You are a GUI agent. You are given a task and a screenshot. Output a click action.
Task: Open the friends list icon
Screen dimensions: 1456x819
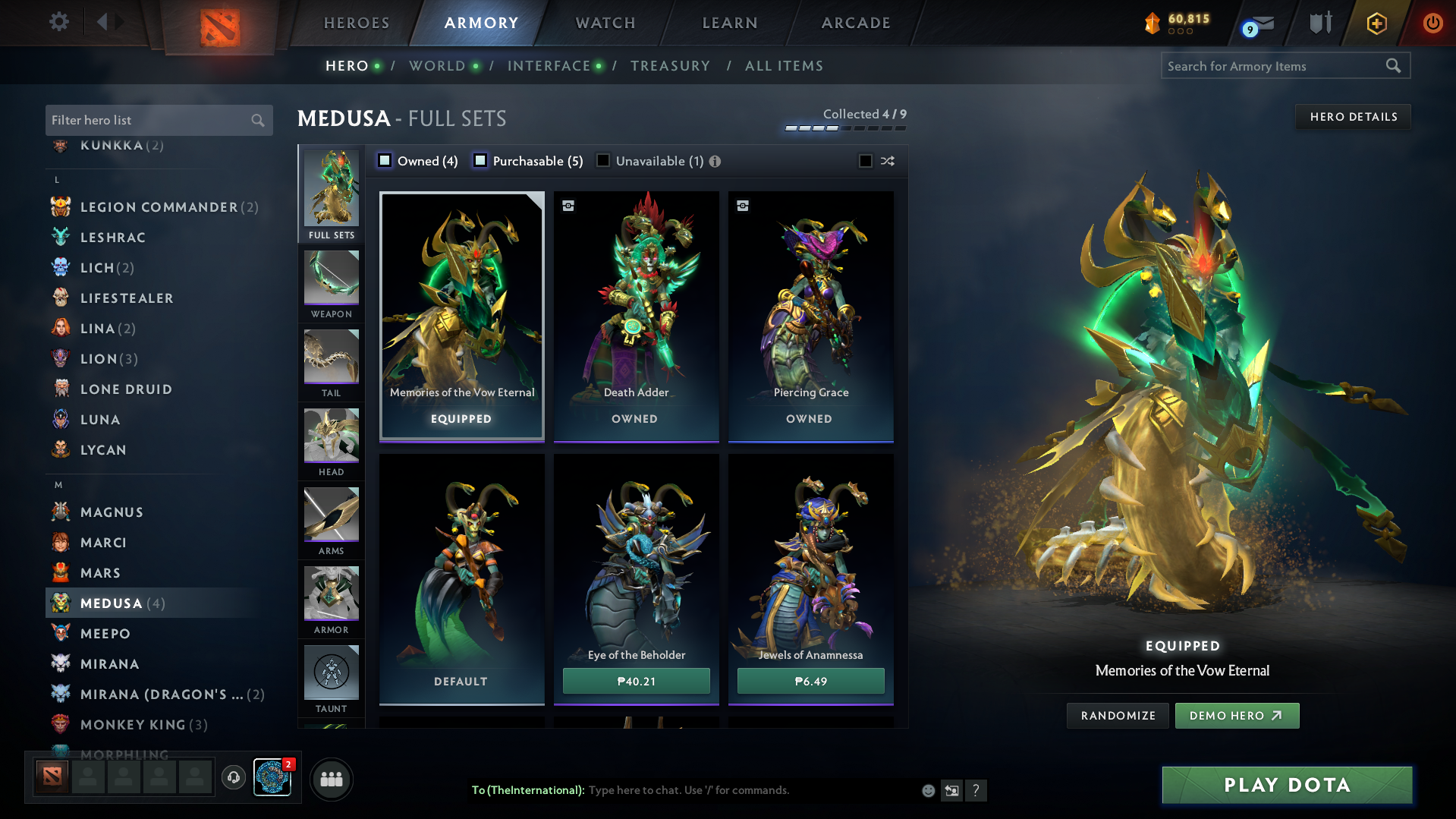click(x=331, y=779)
